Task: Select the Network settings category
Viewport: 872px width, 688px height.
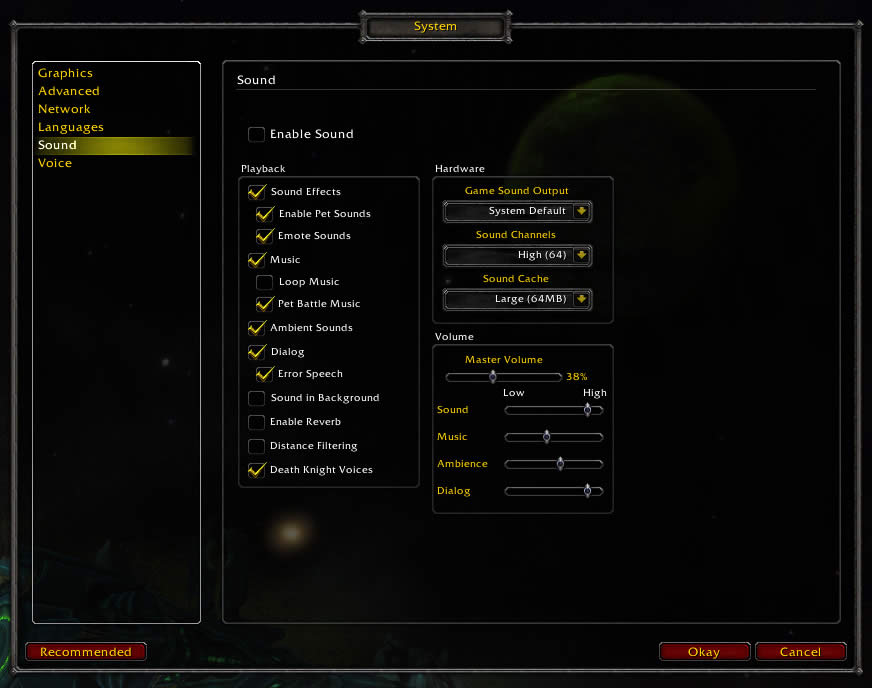Action: [64, 109]
